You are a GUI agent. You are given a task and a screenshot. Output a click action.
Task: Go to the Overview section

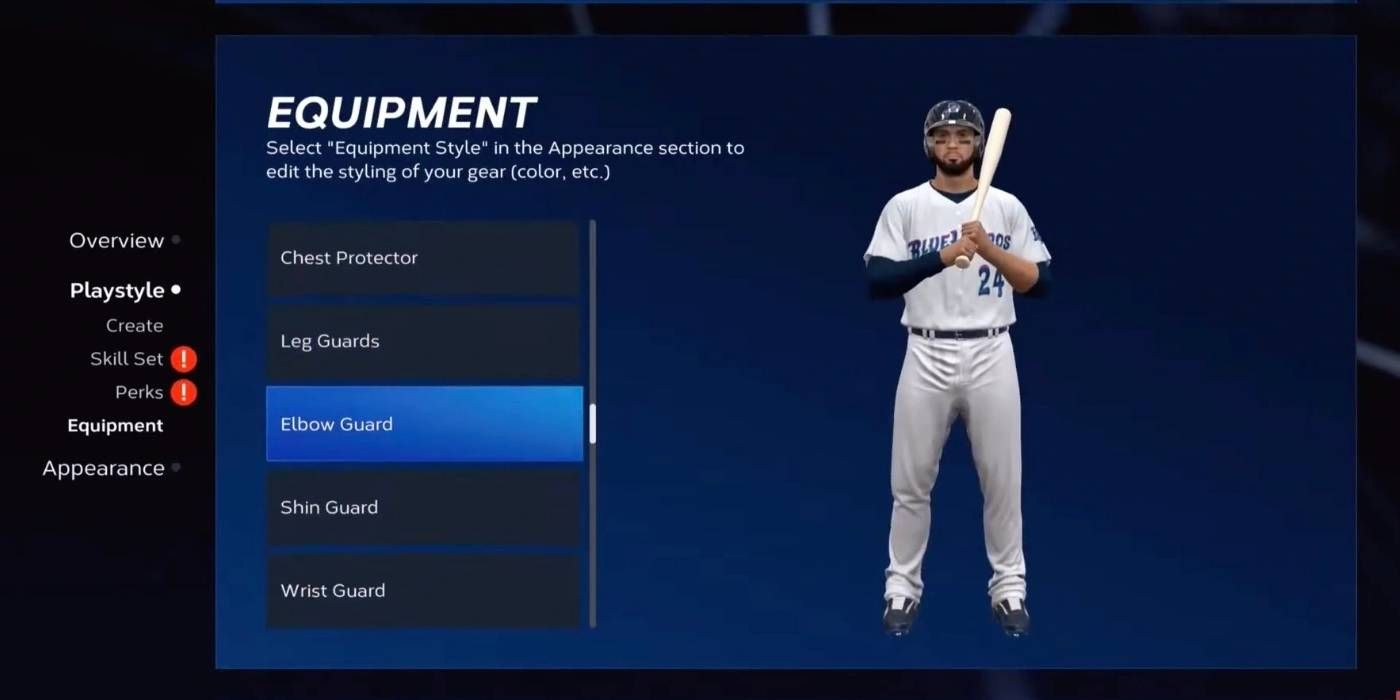click(x=116, y=241)
